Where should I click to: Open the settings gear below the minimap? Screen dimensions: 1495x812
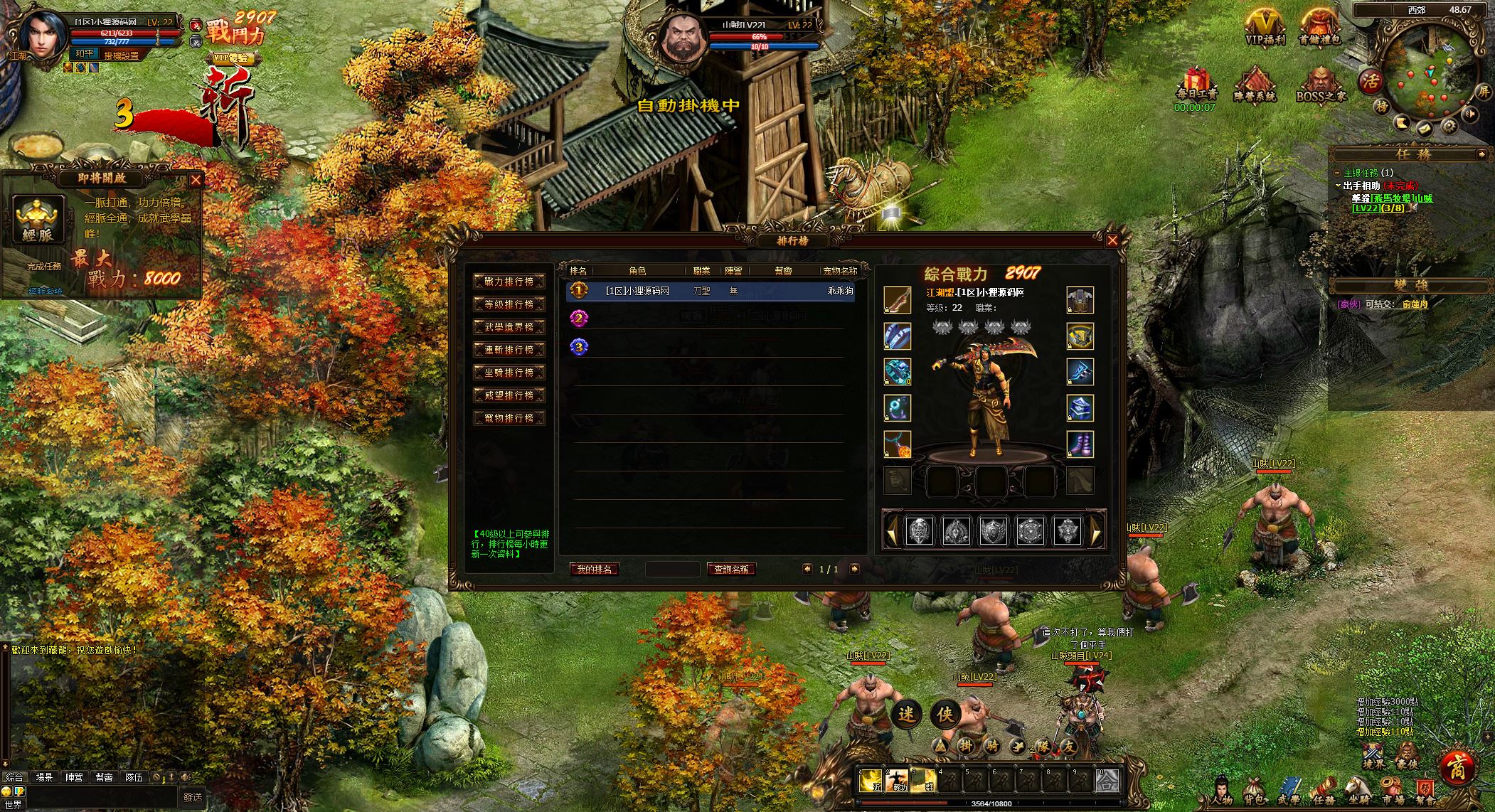coord(1449,127)
